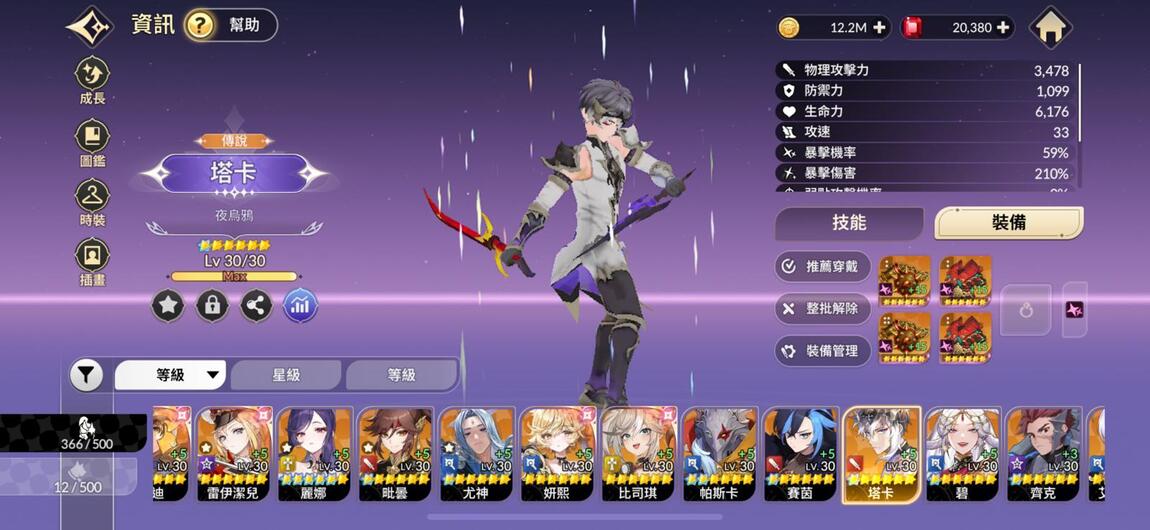
Task: Select the 裝備 equipment tab
Action: tap(1008, 223)
